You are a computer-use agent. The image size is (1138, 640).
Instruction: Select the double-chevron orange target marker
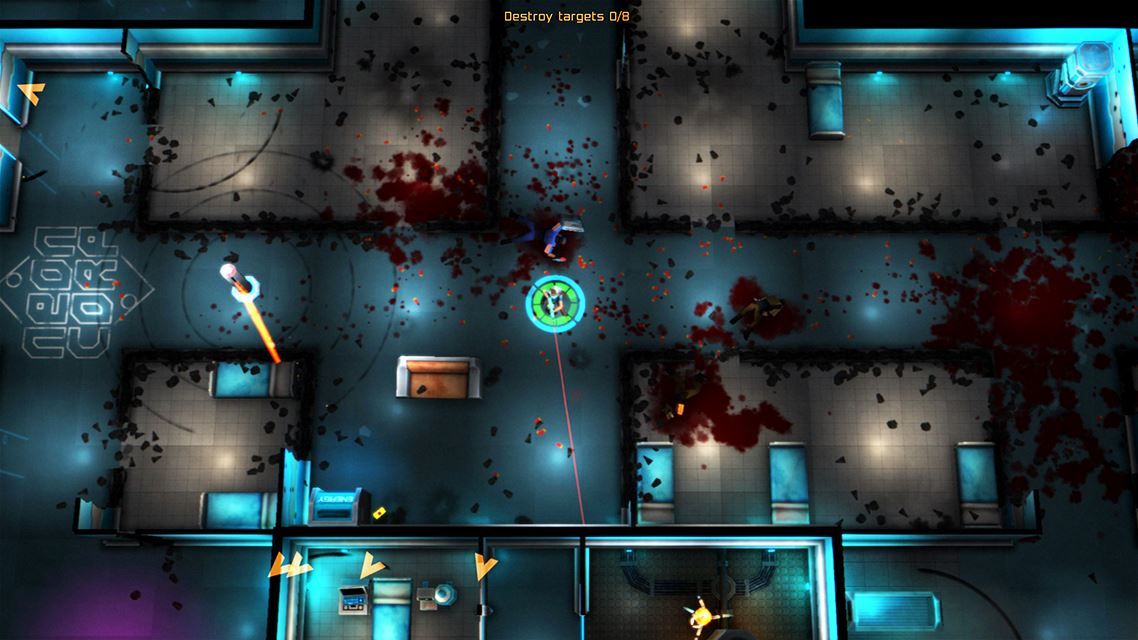(x=289, y=566)
